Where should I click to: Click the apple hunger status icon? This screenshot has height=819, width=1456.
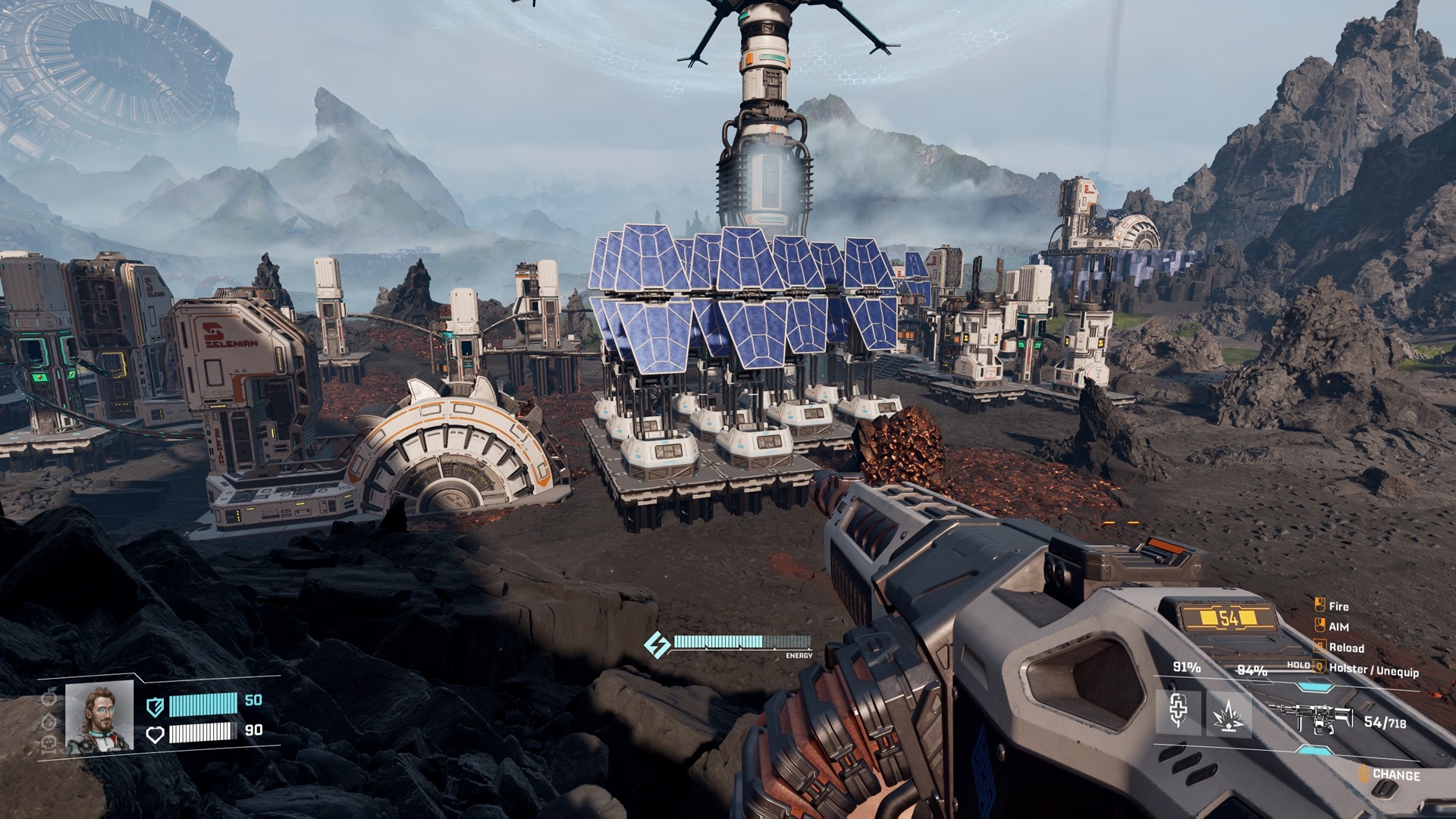(x=49, y=697)
